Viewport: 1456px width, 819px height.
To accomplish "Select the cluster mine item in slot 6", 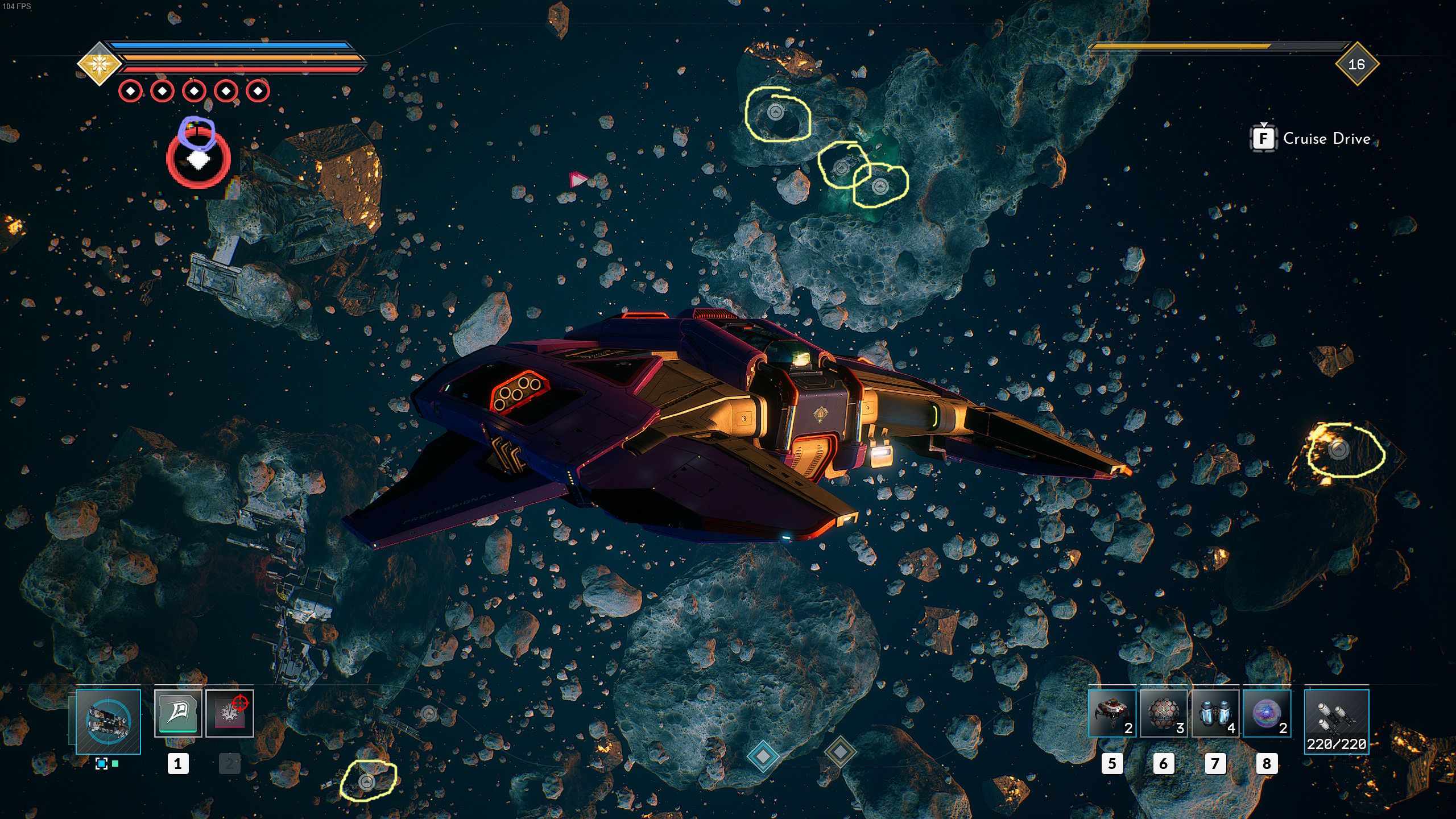I will (x=1163, y=714).
